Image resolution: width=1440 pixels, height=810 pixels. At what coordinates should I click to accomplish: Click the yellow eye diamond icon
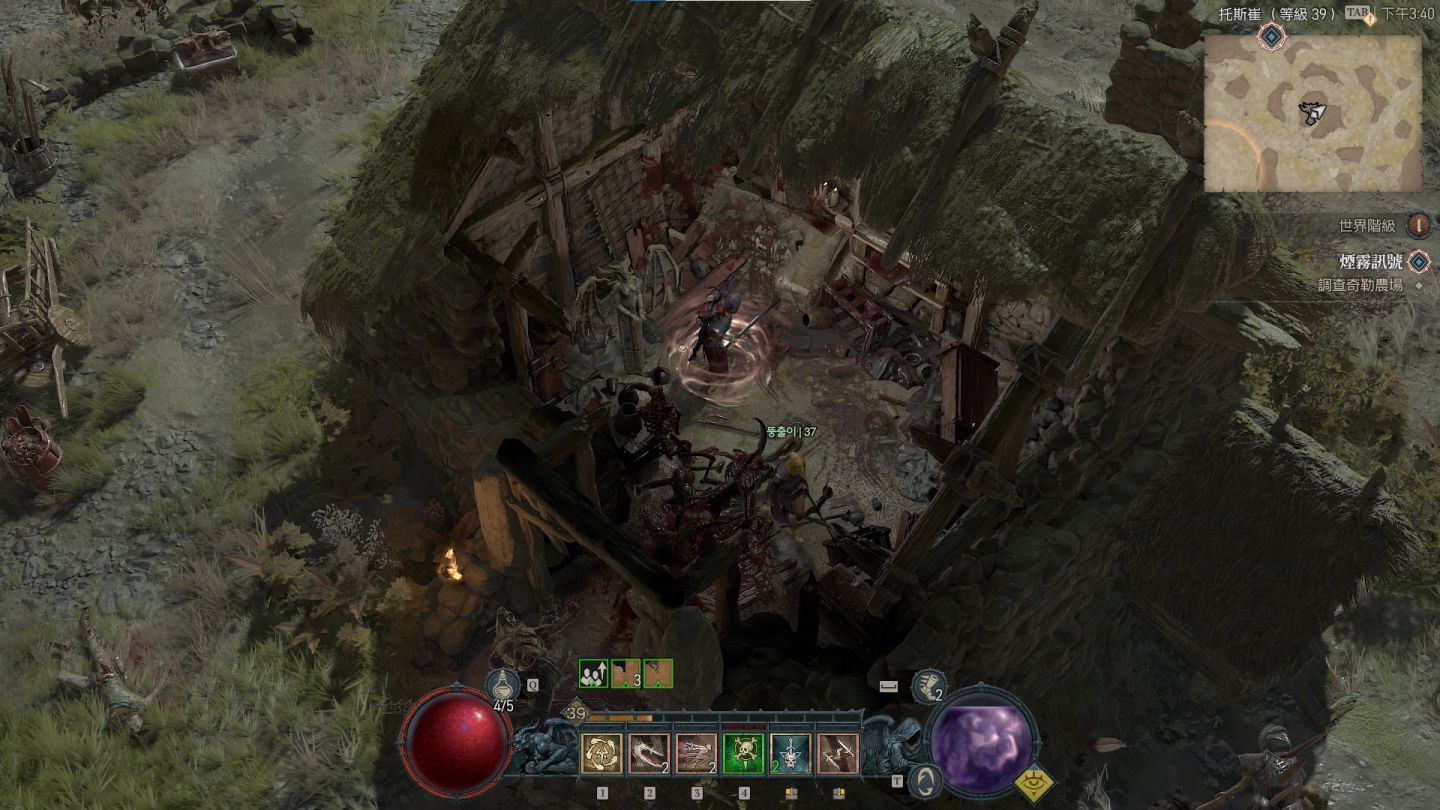(x=1033, y=783)
